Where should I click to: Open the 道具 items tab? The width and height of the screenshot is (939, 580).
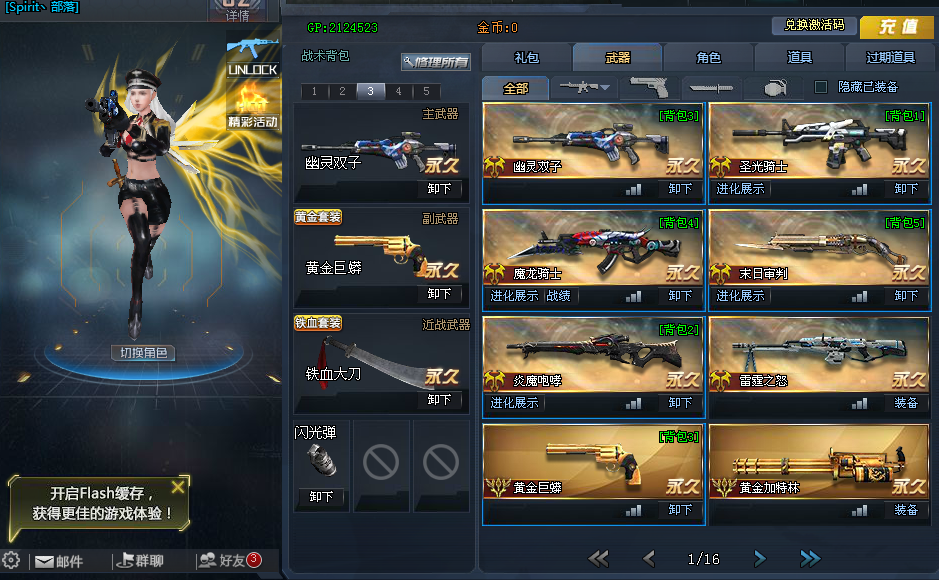click(x=799, y=58)
